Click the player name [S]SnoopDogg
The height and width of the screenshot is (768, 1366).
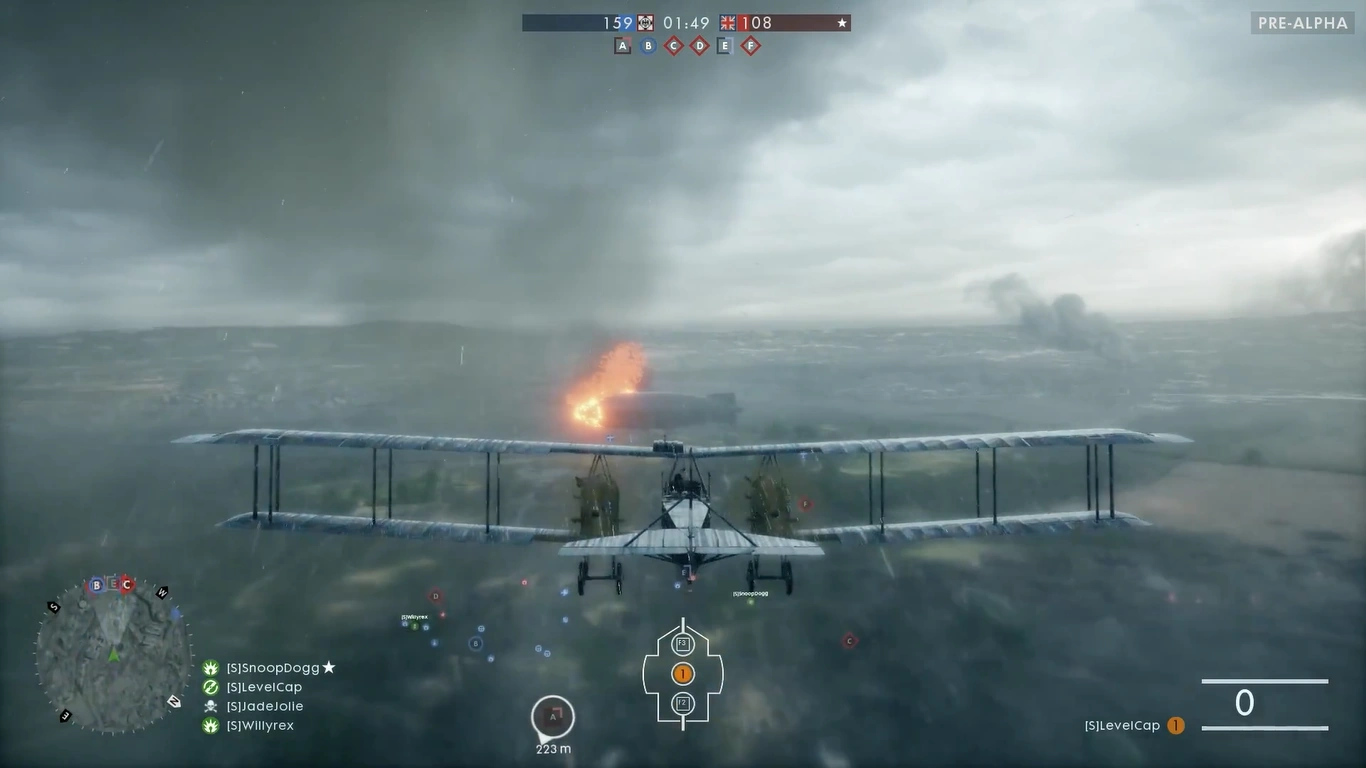pos(272,668)
